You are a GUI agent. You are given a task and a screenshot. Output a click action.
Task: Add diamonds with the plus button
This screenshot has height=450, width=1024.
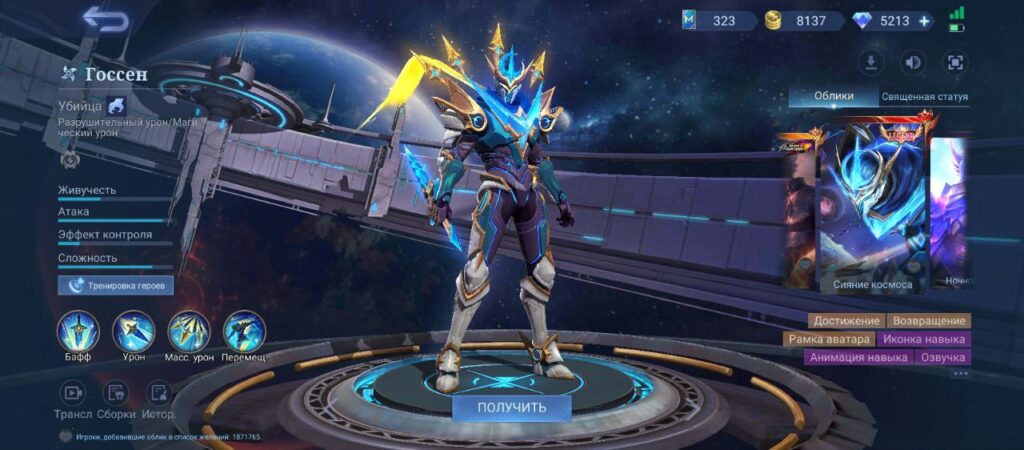point(924,20)
